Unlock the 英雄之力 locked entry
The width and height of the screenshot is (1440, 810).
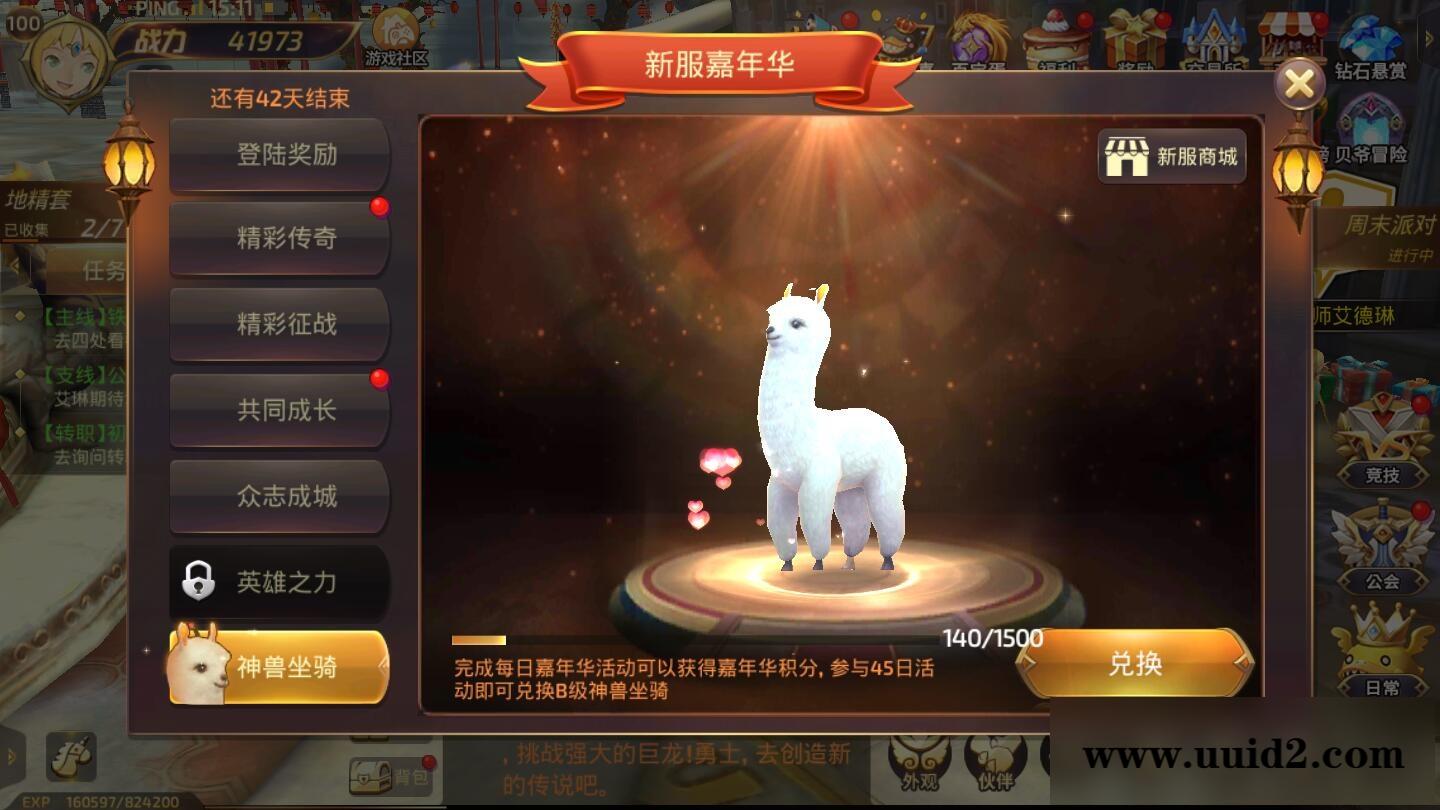[278, 583]
